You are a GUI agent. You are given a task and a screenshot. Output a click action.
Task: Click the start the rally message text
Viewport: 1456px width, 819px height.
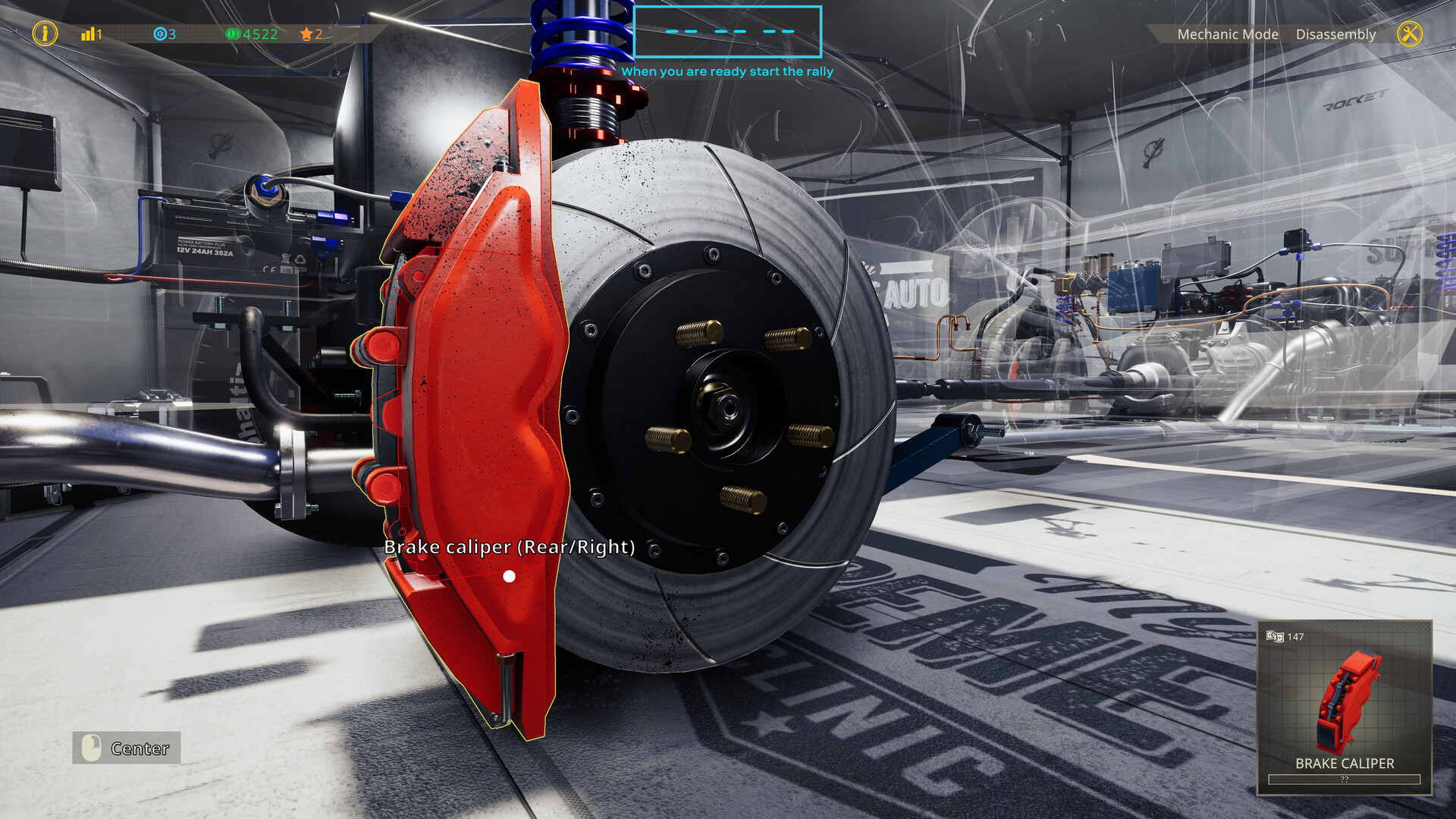[x=727, y=71]
